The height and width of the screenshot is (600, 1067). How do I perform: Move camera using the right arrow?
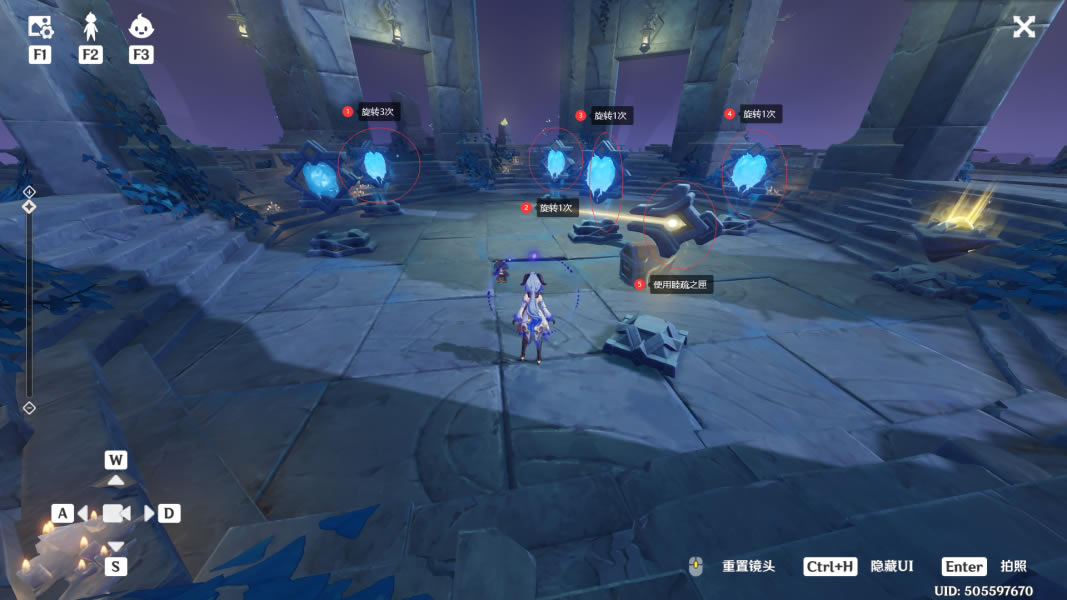tap(149, 513)
